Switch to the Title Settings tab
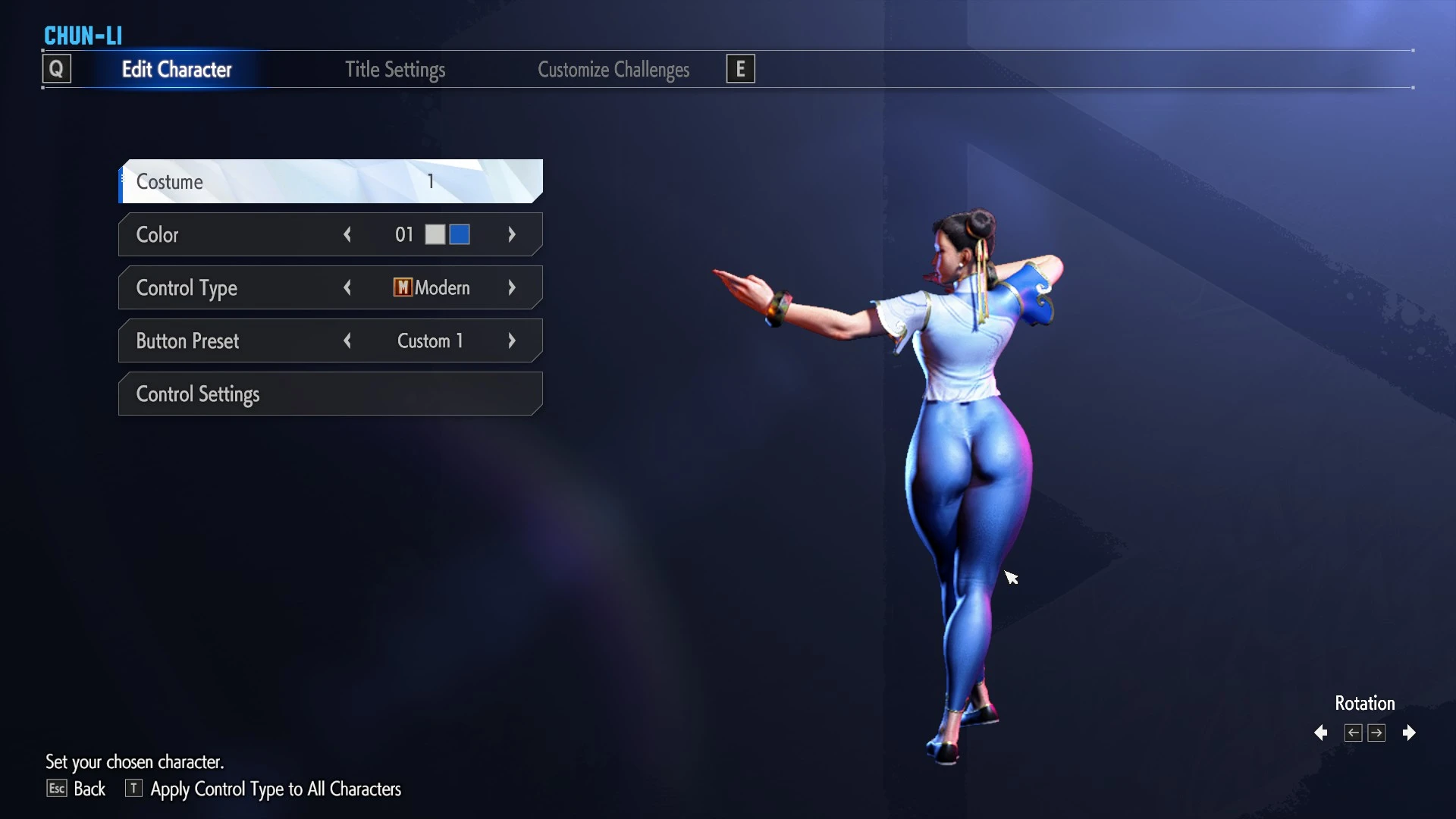 tap(394, 69)
